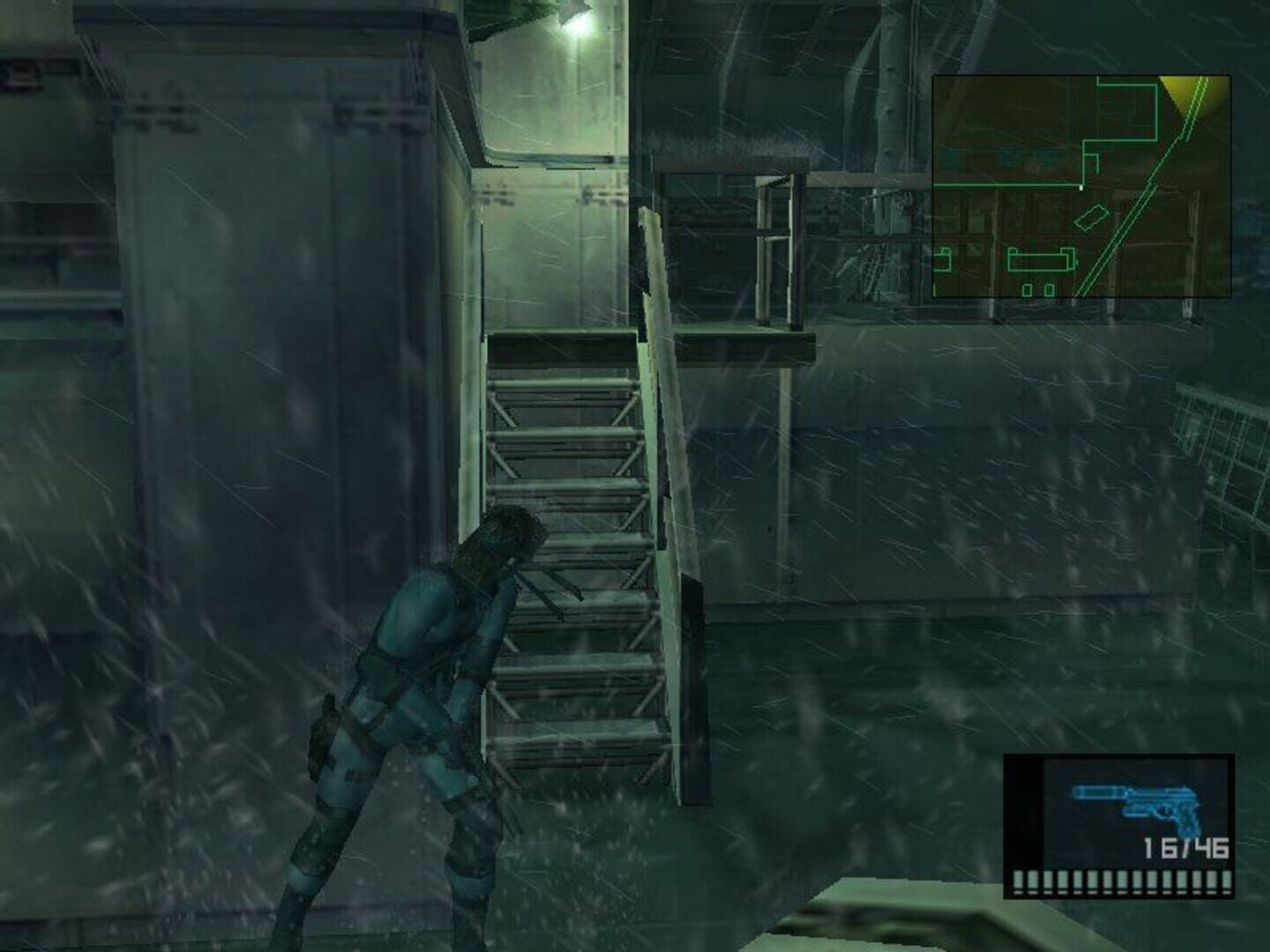The width and height of the screenshot is (1270, 952).
Task: Toggle the last segment of the life bar
Action: point(1226,879)
